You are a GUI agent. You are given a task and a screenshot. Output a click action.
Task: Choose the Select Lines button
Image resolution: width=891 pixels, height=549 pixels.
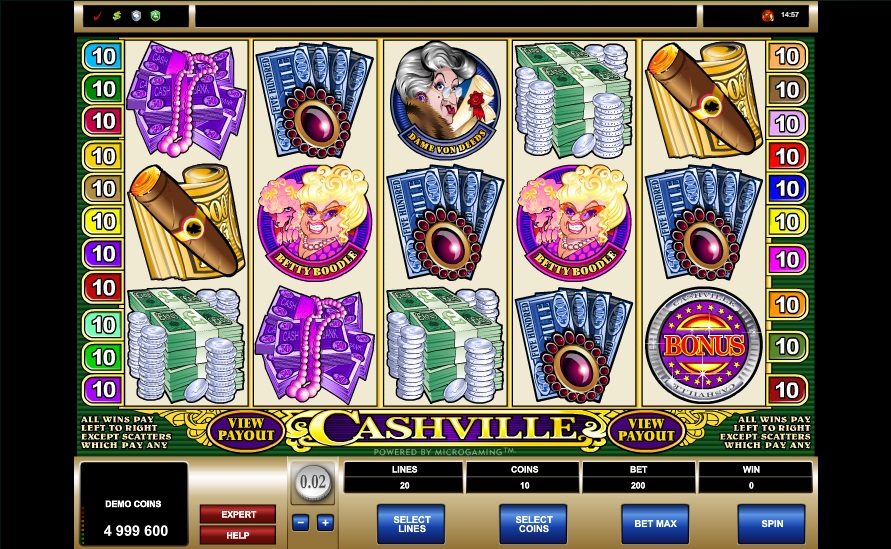[x=411, y=522]
